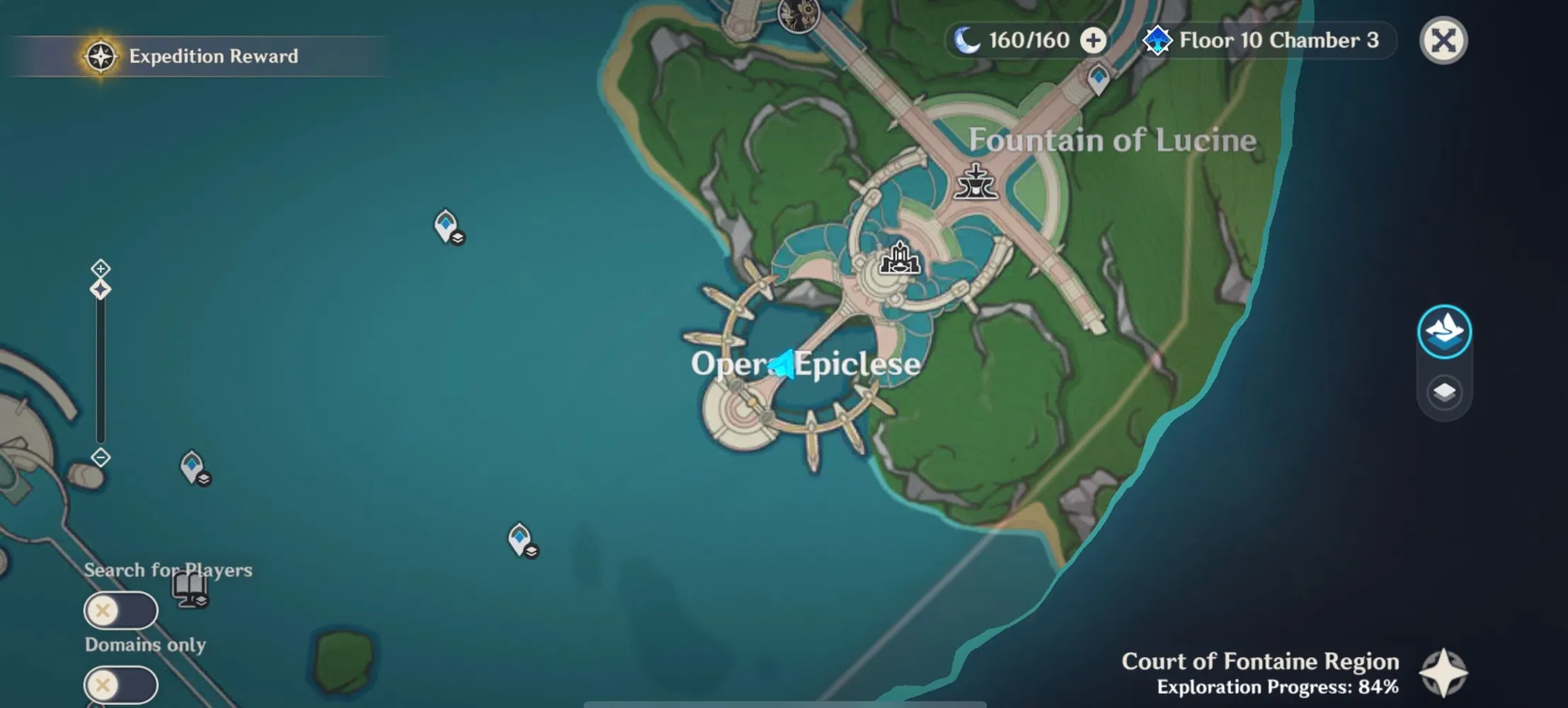Image resolution: width=1568 pixels, height=708 pixels.
Task: Enable the Search for Players toggle
Action: pos(121,610)
